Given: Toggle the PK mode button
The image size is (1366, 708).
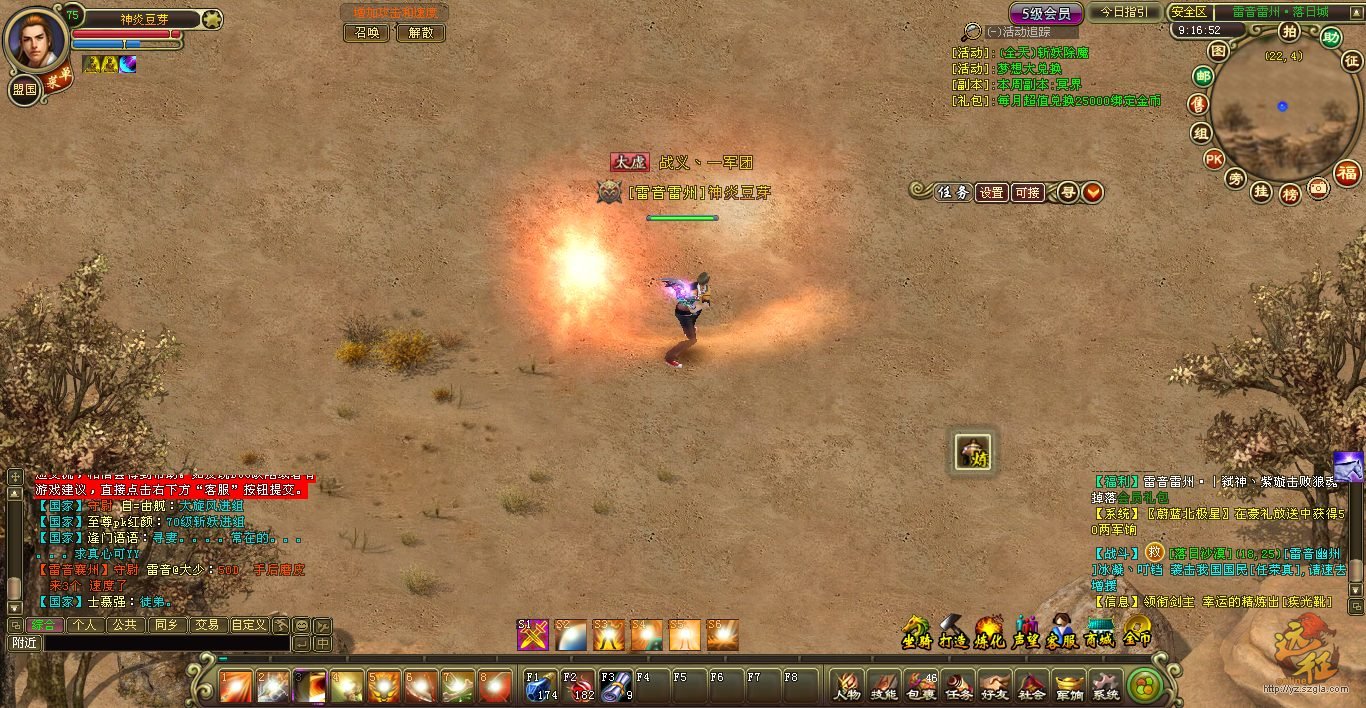Looking at the screenshot, I should pyautogui.click(x=1213, y=158).
